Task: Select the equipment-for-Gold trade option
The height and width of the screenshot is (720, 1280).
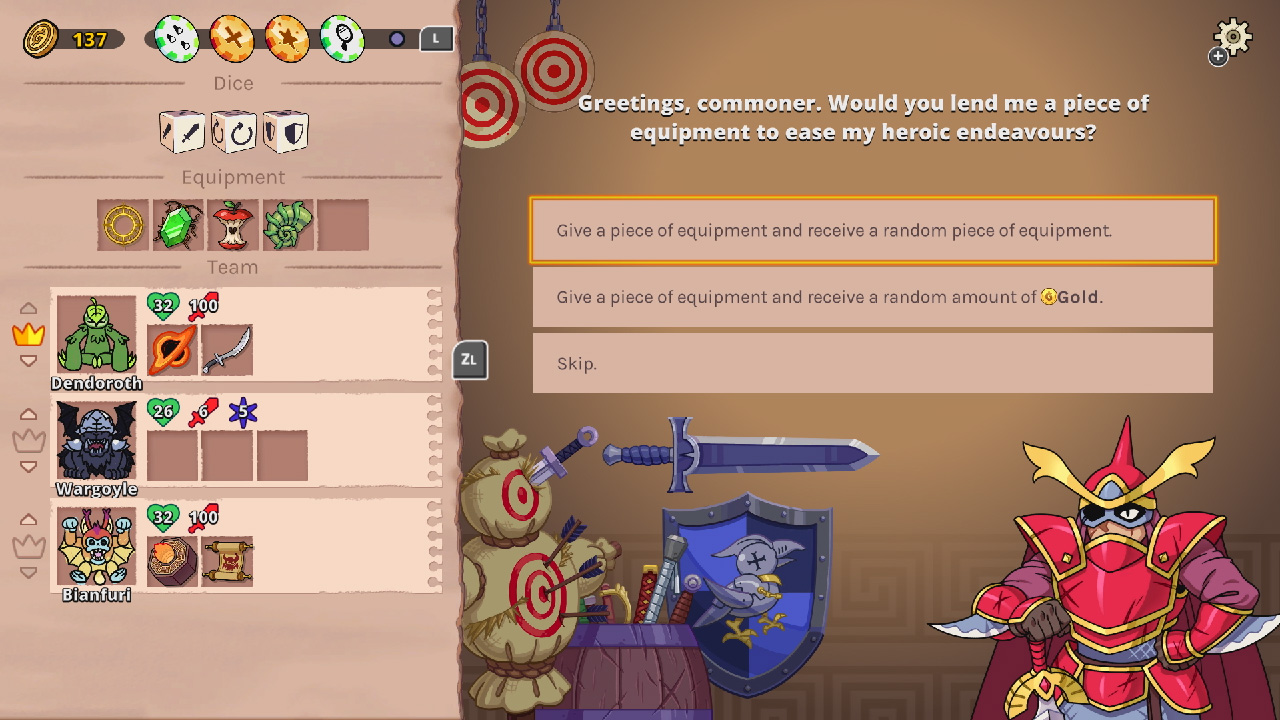Action: 872,297
